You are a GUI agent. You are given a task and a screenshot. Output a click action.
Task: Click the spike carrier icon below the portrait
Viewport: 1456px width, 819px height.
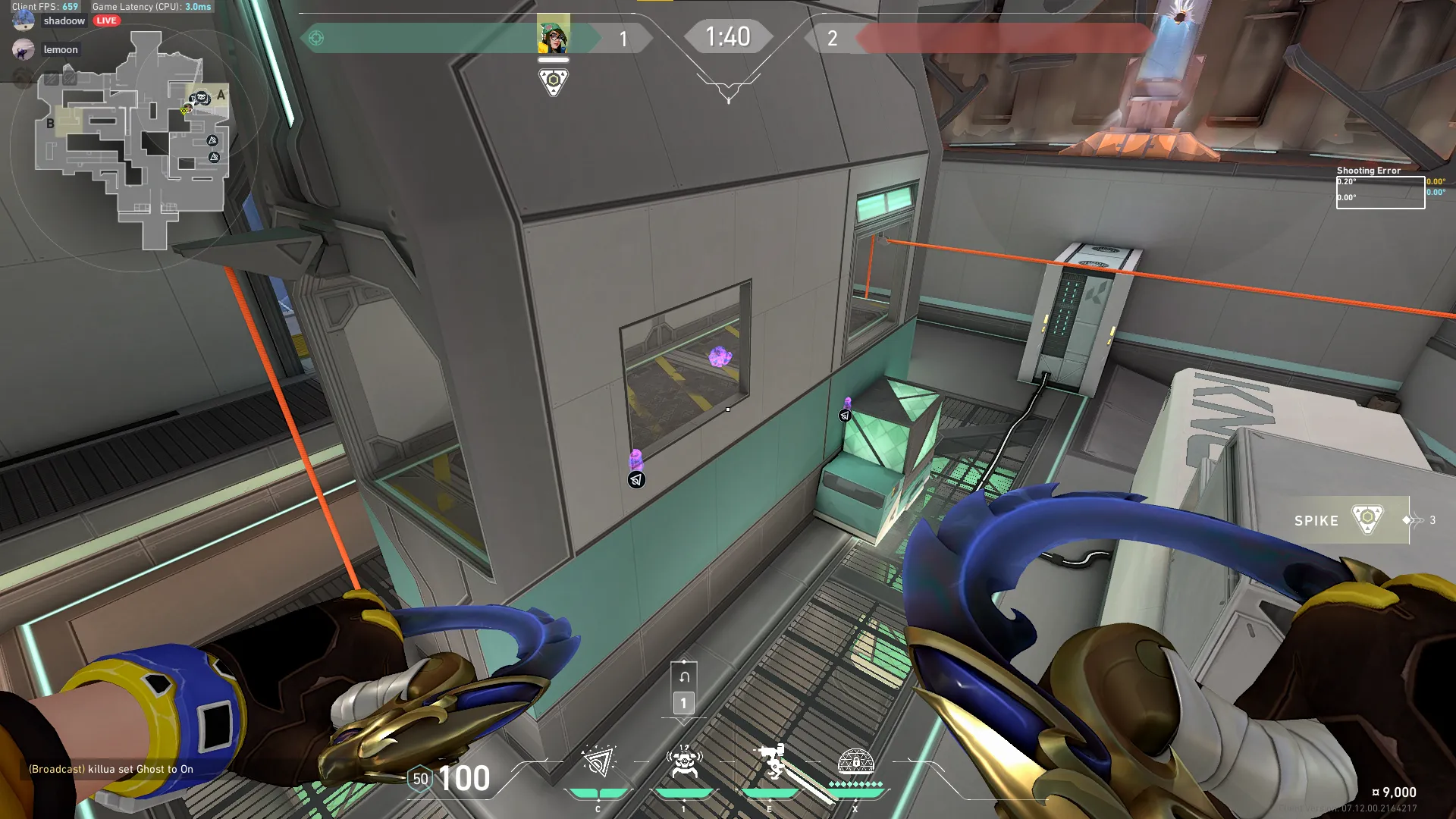[x=554, y=81]
